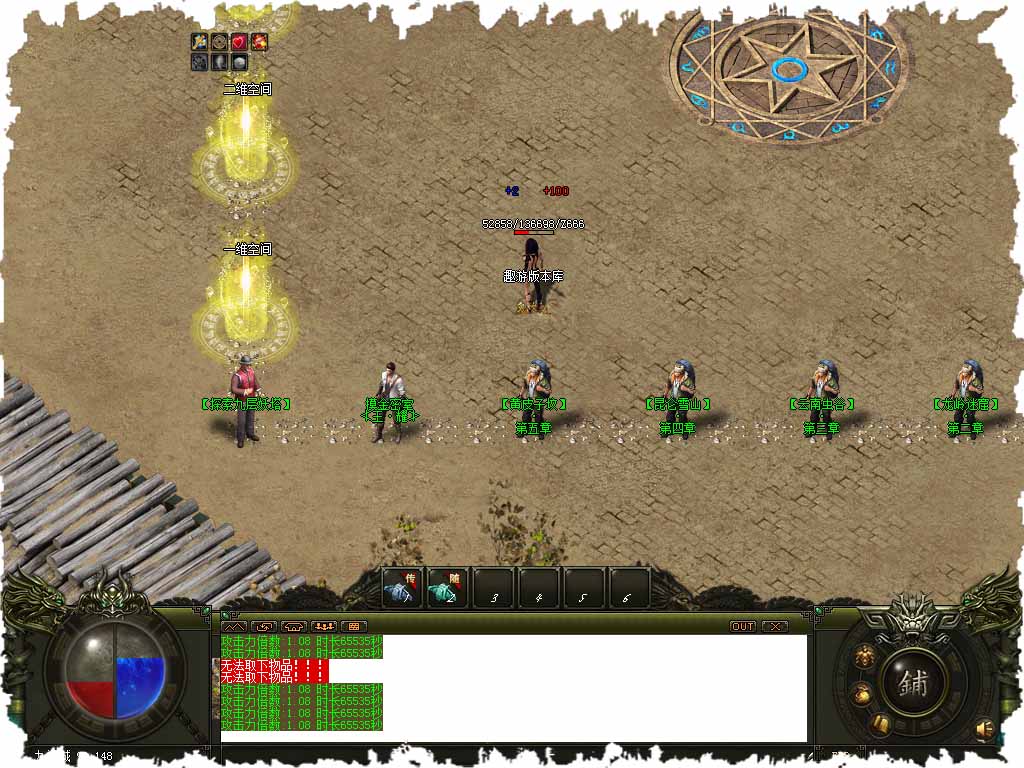Select the brown circular rune buff icon
This screenshot has width=1024, height=768.
click(219, 42)
